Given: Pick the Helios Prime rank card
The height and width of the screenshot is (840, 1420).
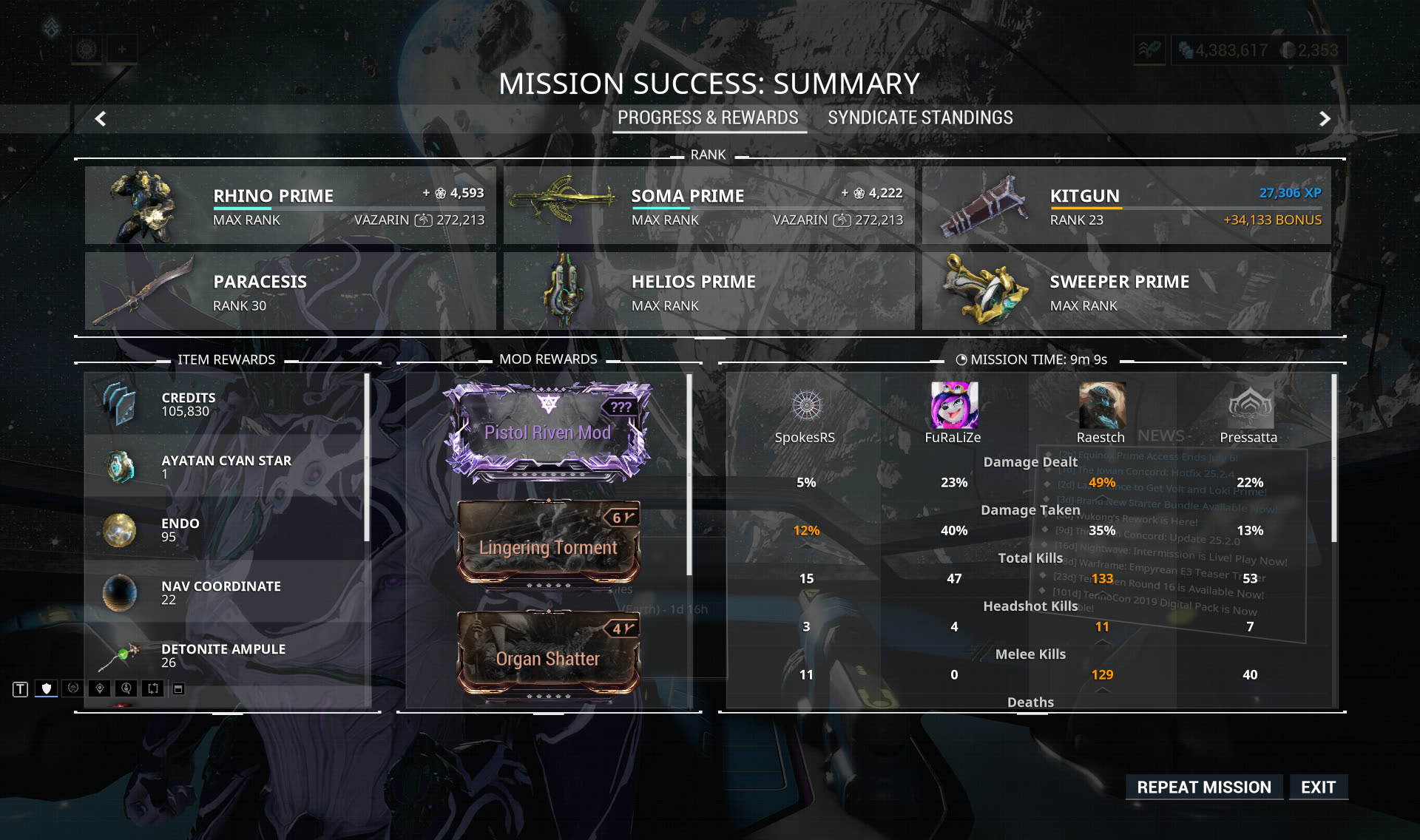Looking at the screenshot, I should [x=709, y=291].
